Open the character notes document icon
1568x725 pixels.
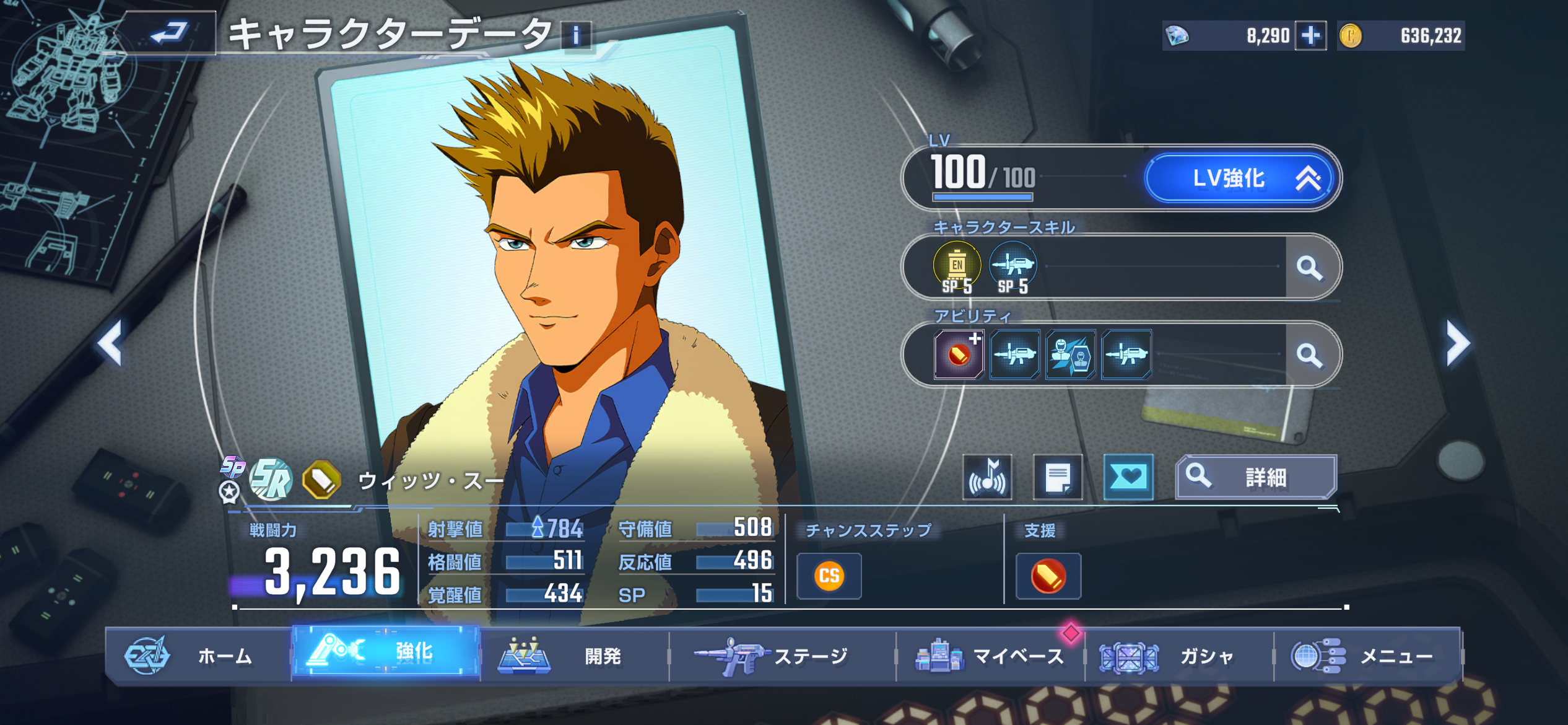pos(1058,477)
